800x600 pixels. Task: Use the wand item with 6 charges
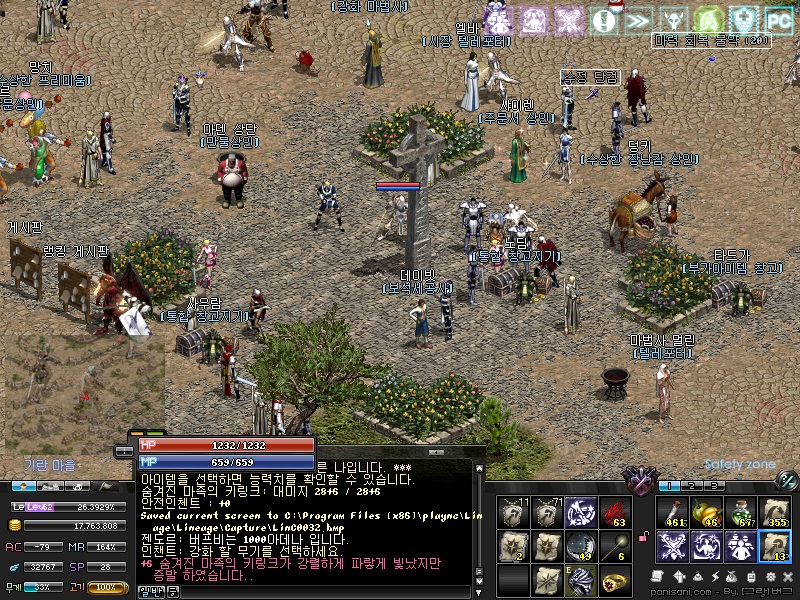[612, 546]
